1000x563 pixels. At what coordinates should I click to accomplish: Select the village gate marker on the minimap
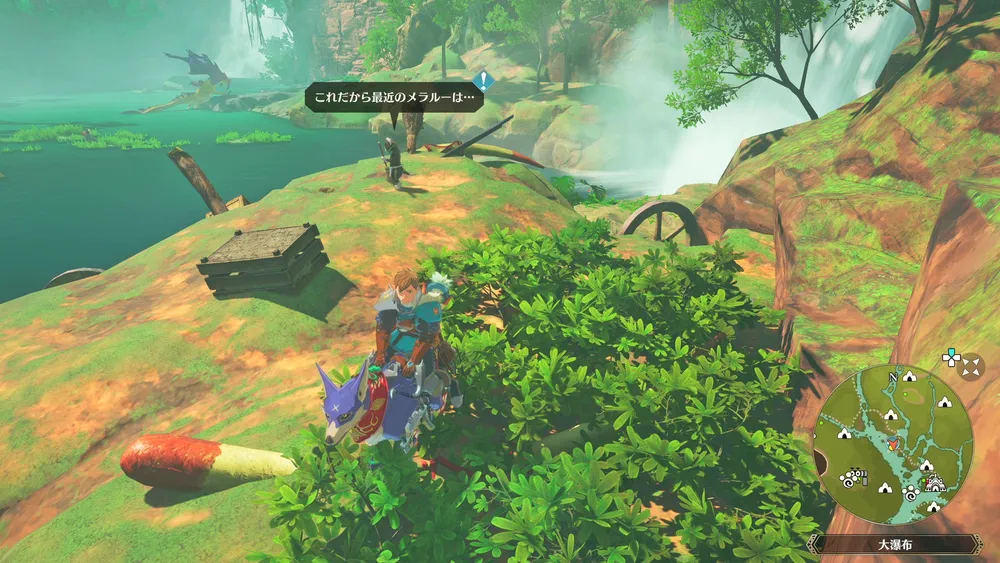coord(936,483)
